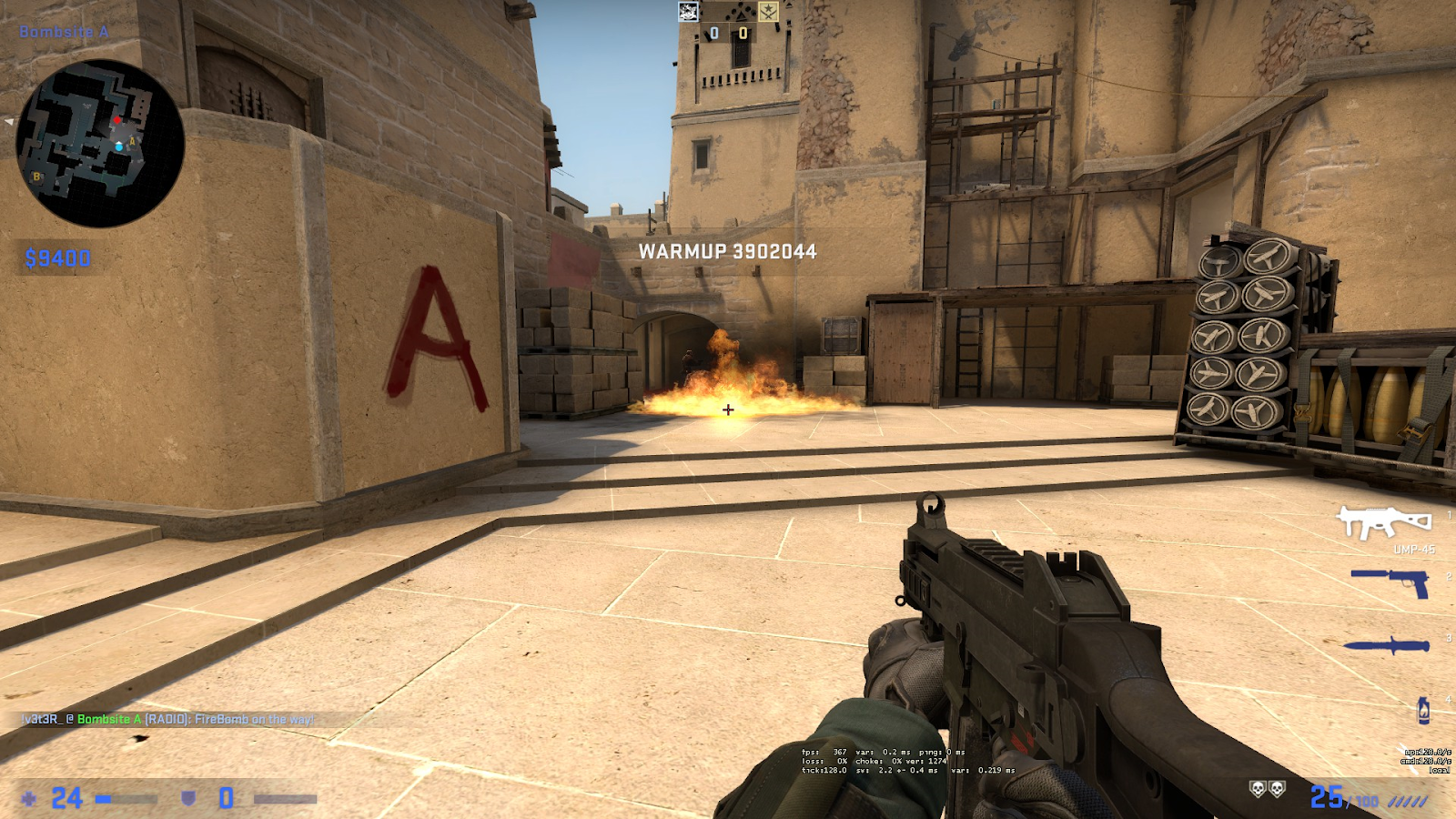Click the yellow star-and-swords team icon
This screenshot has height=819, width=1456.
[768, 12]
